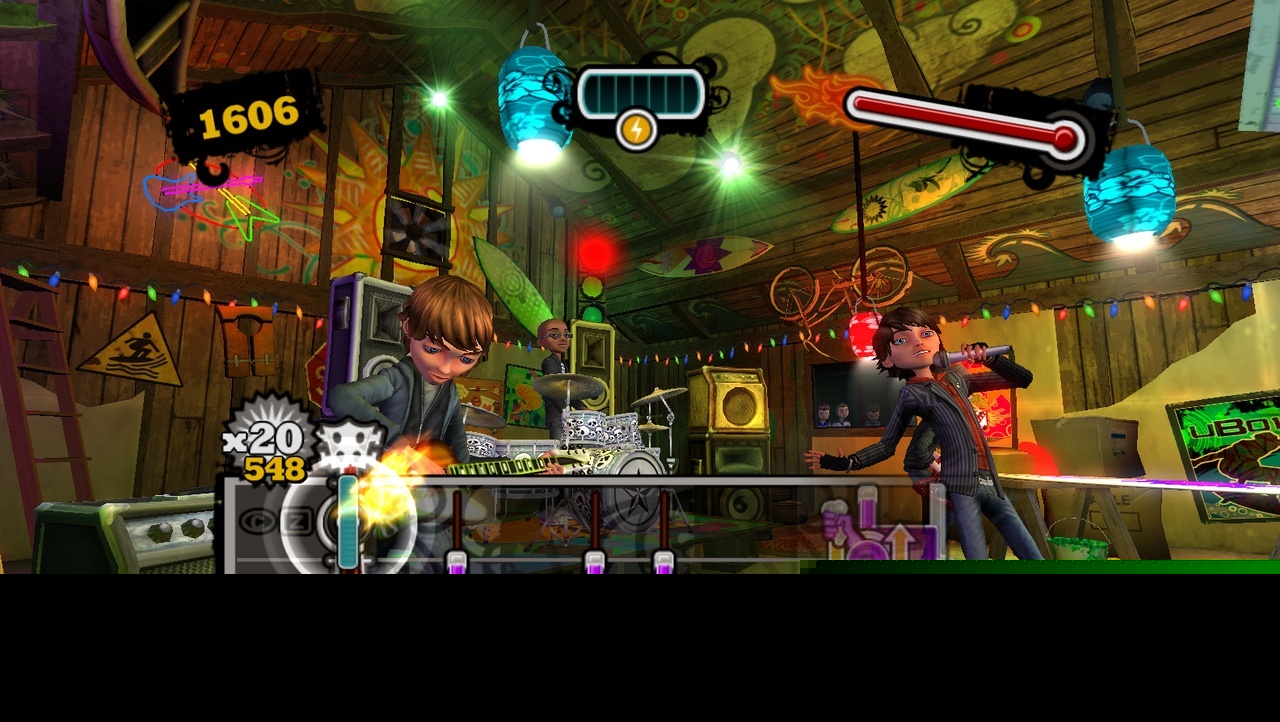Activate the purple fist power-up icon
Screen dimensions: 1280x722
pos(838,525)
